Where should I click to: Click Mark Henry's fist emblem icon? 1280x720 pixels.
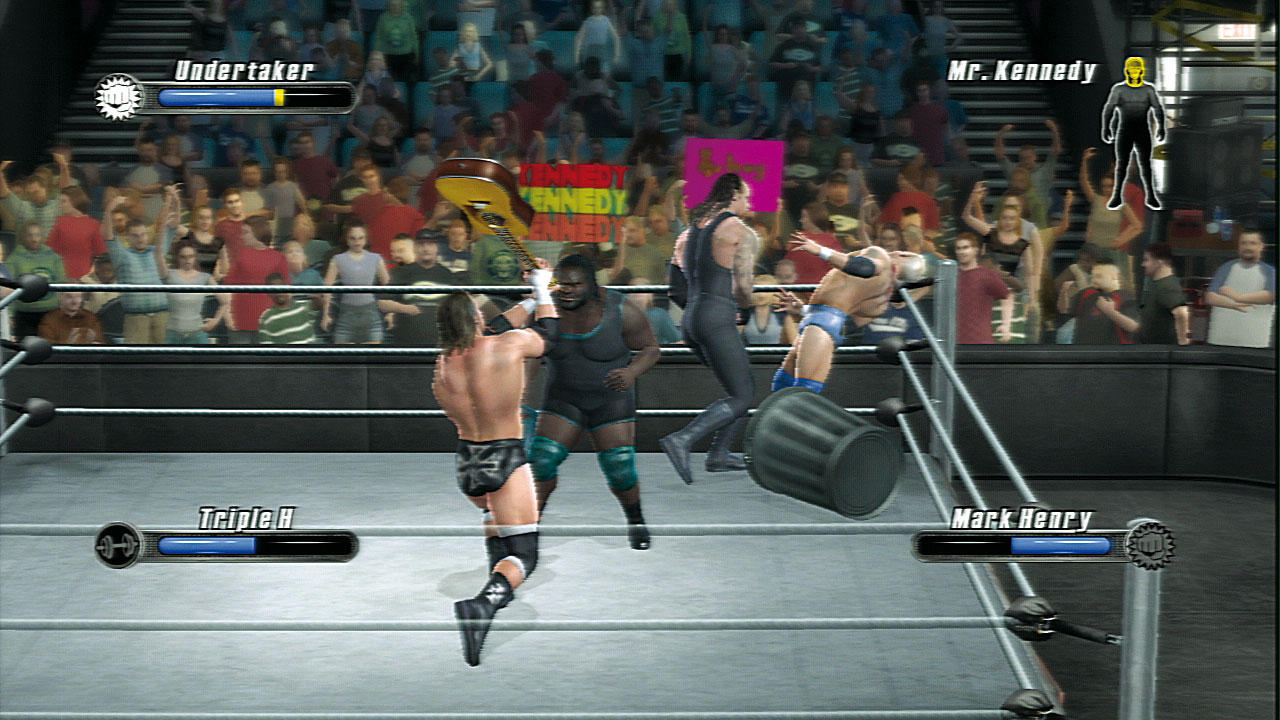pyautogui.click(x=1149, y=545)
